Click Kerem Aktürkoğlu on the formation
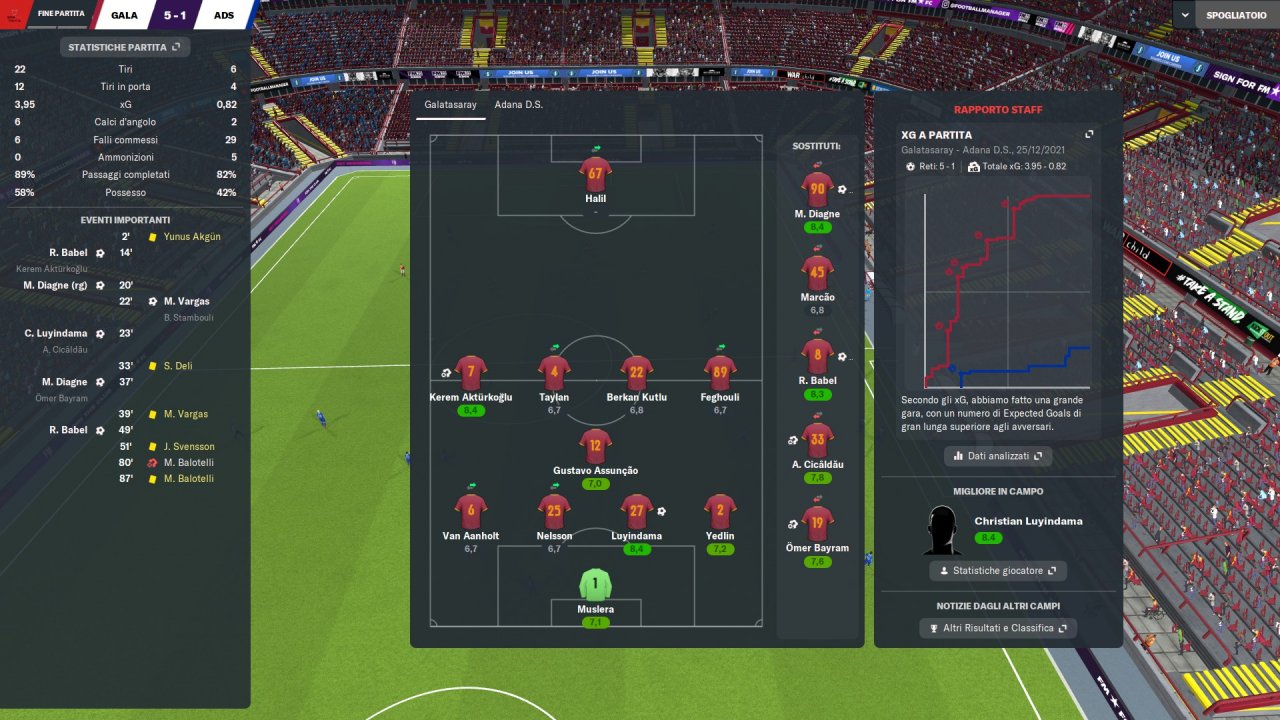This screenshot has width=1280, height=720. click(x=470, y=373)
